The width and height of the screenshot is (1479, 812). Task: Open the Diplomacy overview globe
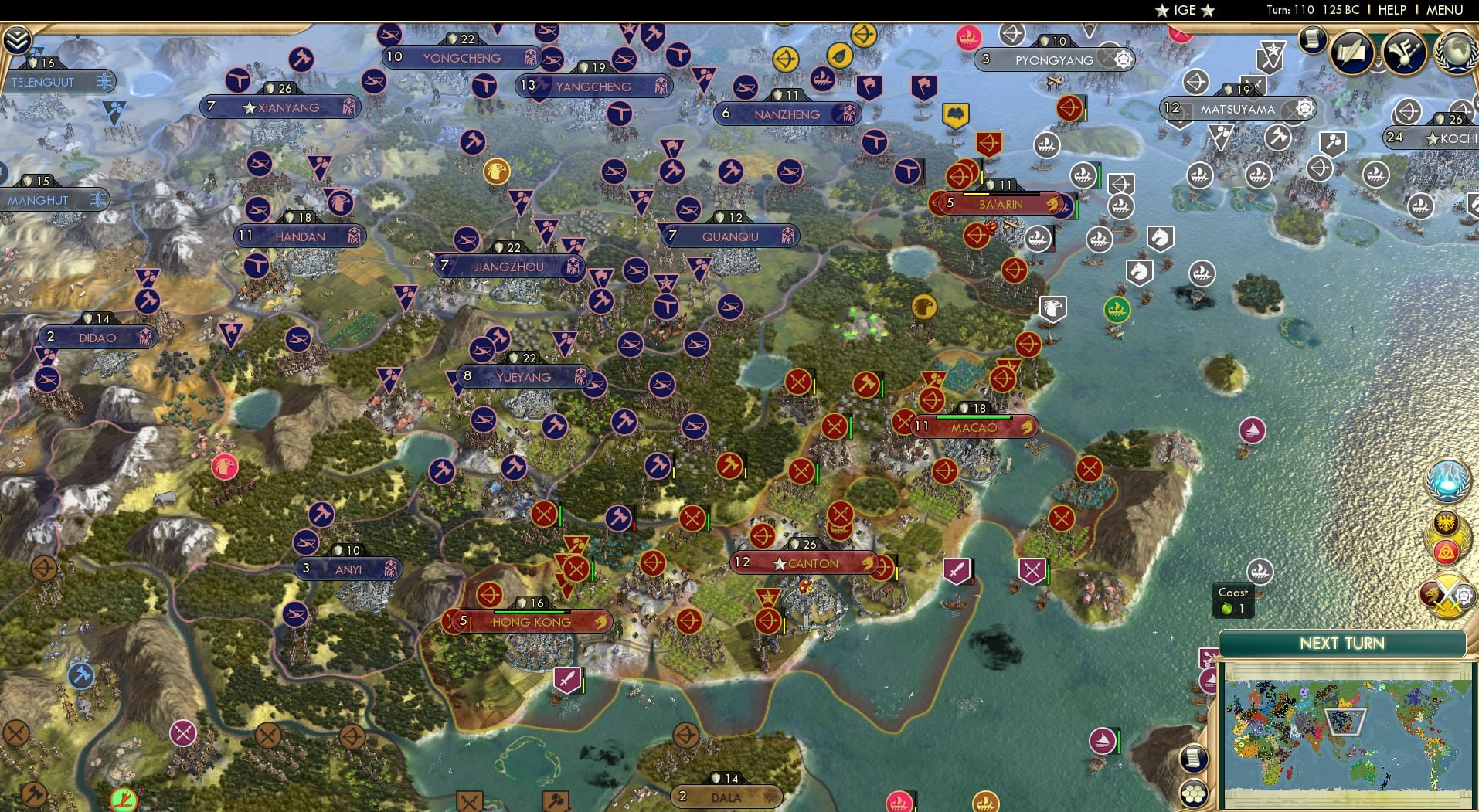coord(1455,52)
